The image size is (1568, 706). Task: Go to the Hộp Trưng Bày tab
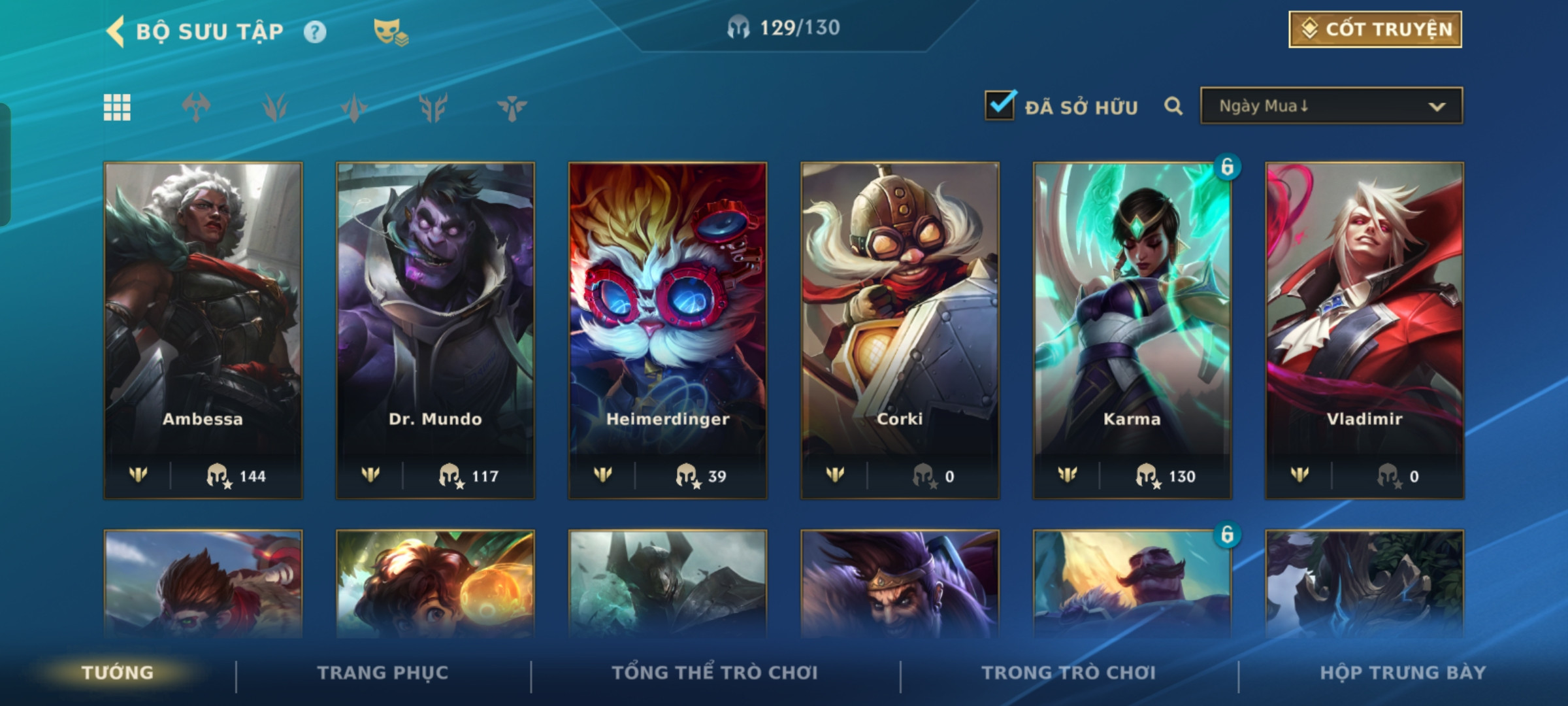[1403, 673]
